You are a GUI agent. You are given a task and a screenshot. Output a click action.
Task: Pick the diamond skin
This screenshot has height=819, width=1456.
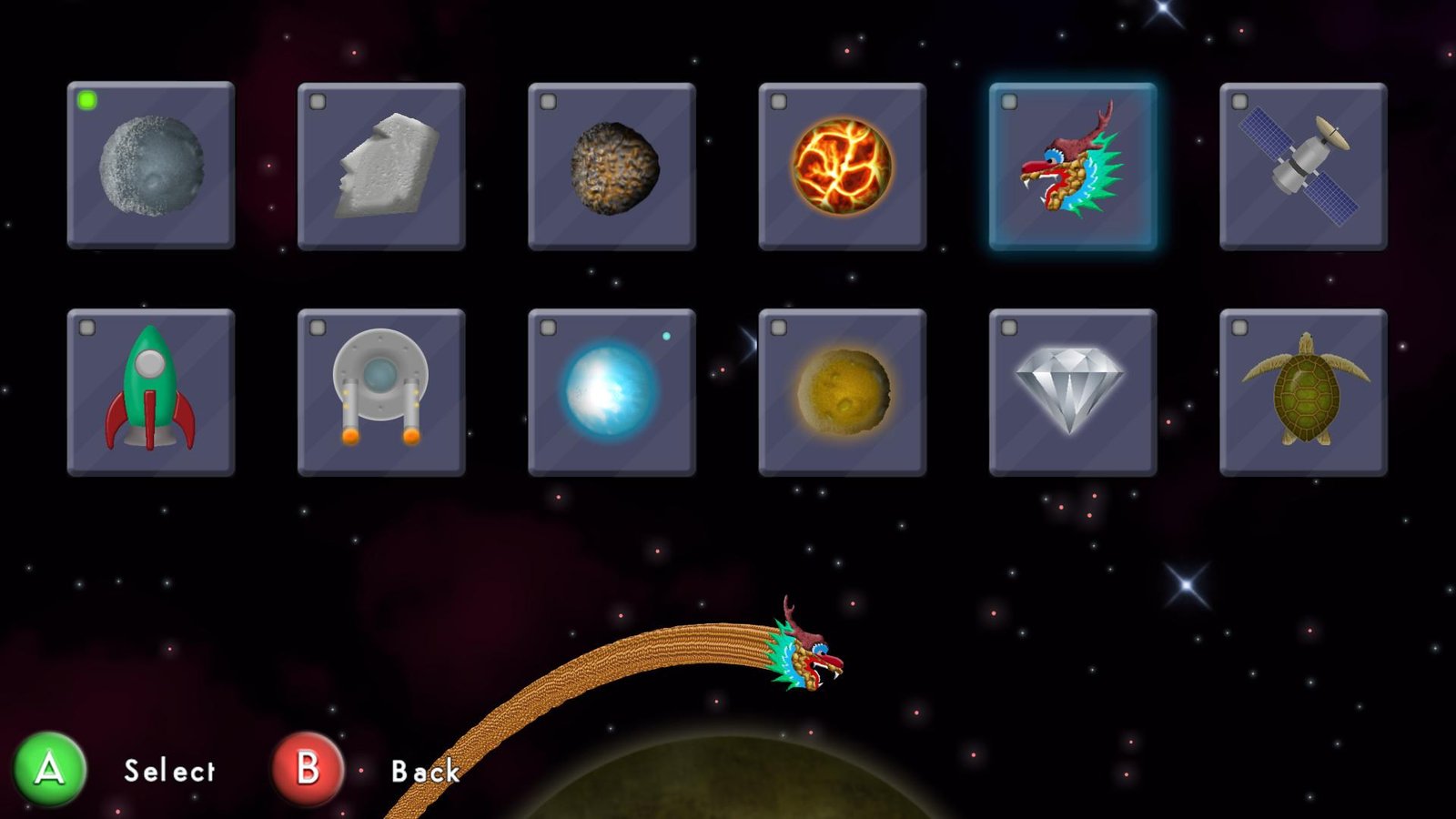click(1074, 393)
